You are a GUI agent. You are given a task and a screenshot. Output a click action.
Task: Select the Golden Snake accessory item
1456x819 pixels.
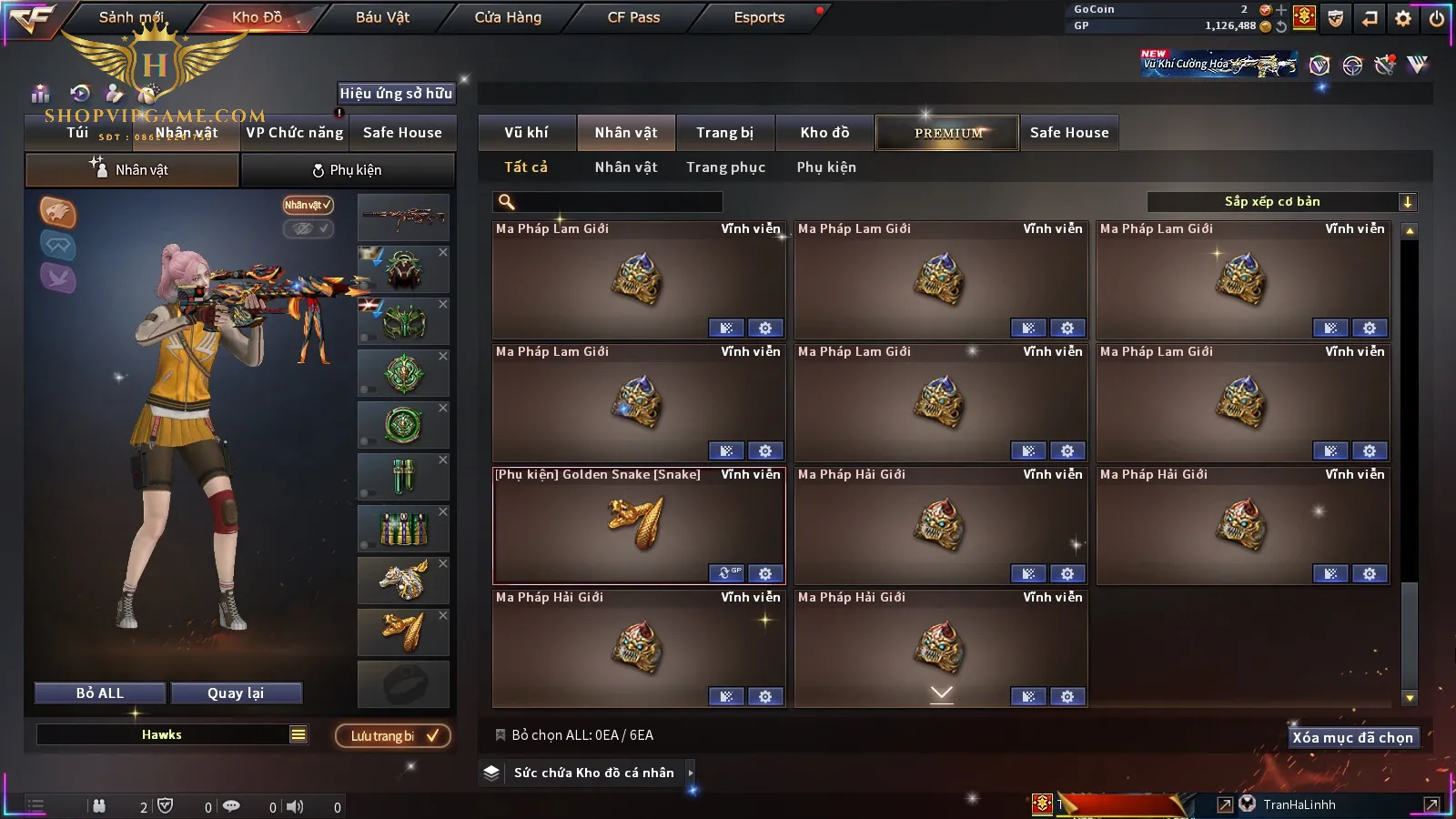638,525
